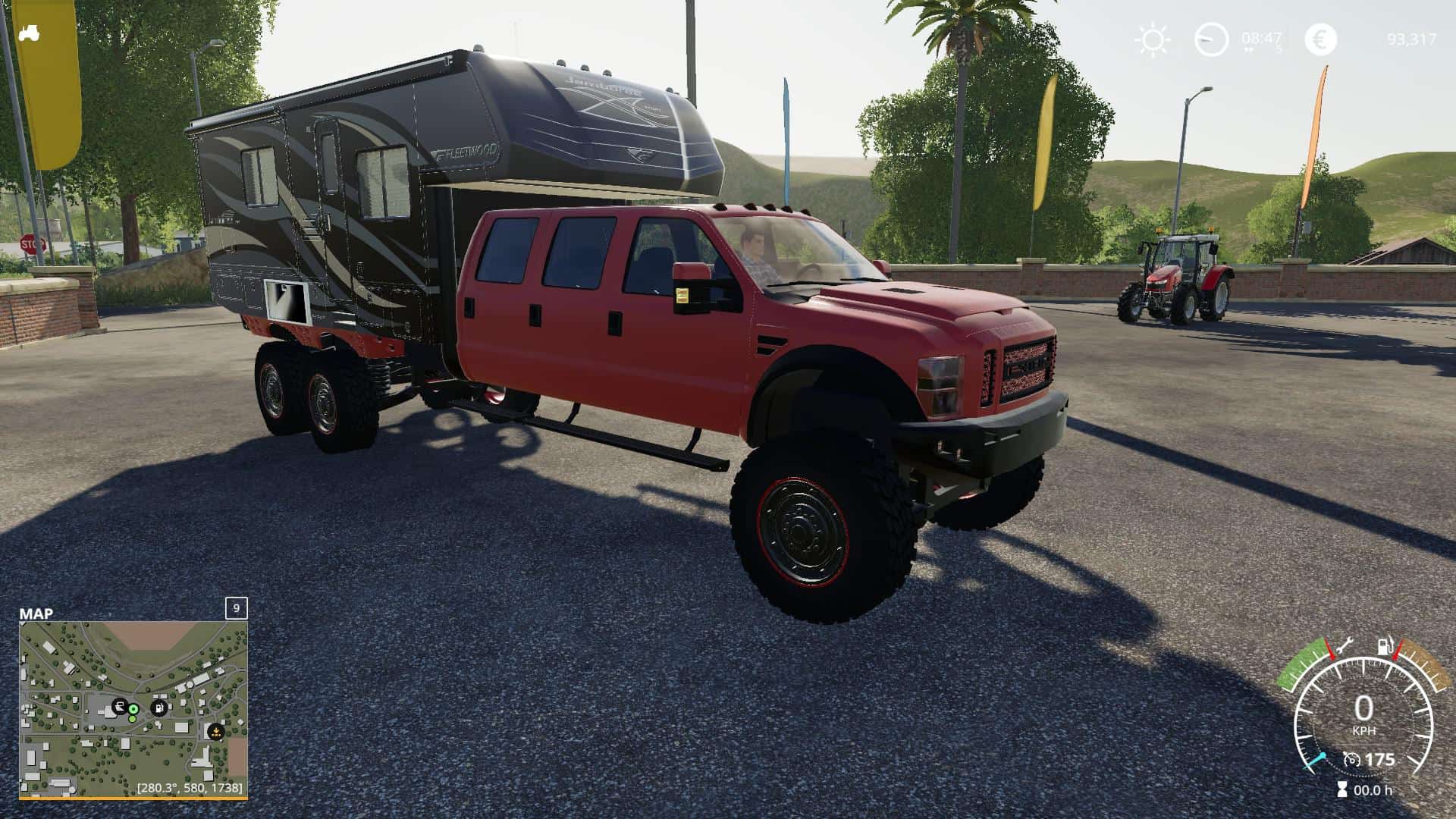Image resolution: width=1456 pixels, height=819 pixels.
Task: Click the gas station icon on the minimap
Action: pyautogui.click(x=159, y=708)
